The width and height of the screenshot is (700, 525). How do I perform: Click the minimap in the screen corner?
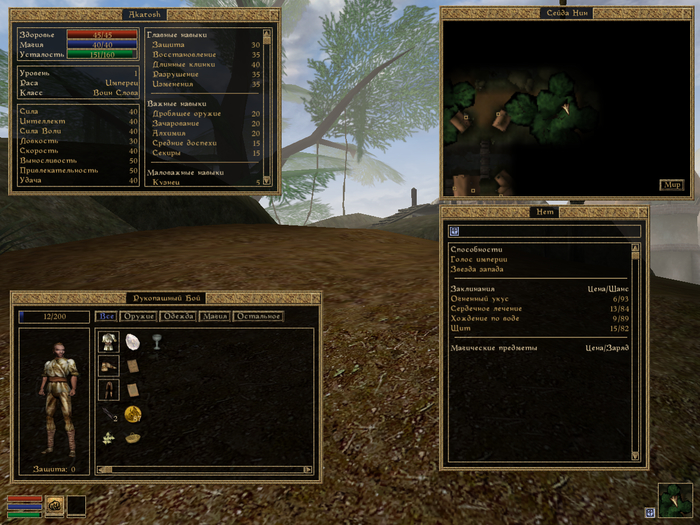click(x=674, y=499)
